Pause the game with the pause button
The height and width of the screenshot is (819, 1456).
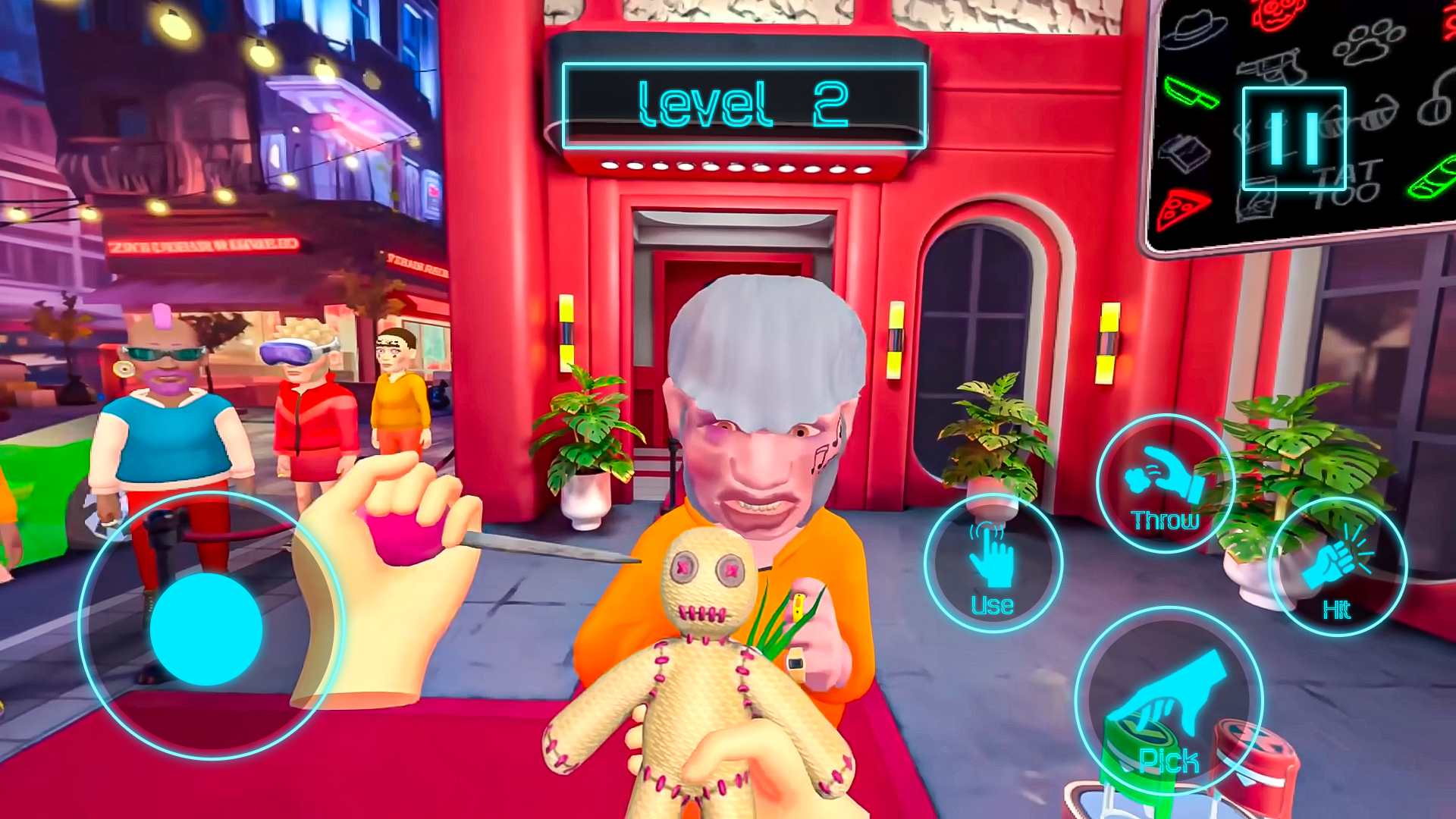click(1294, 139)
